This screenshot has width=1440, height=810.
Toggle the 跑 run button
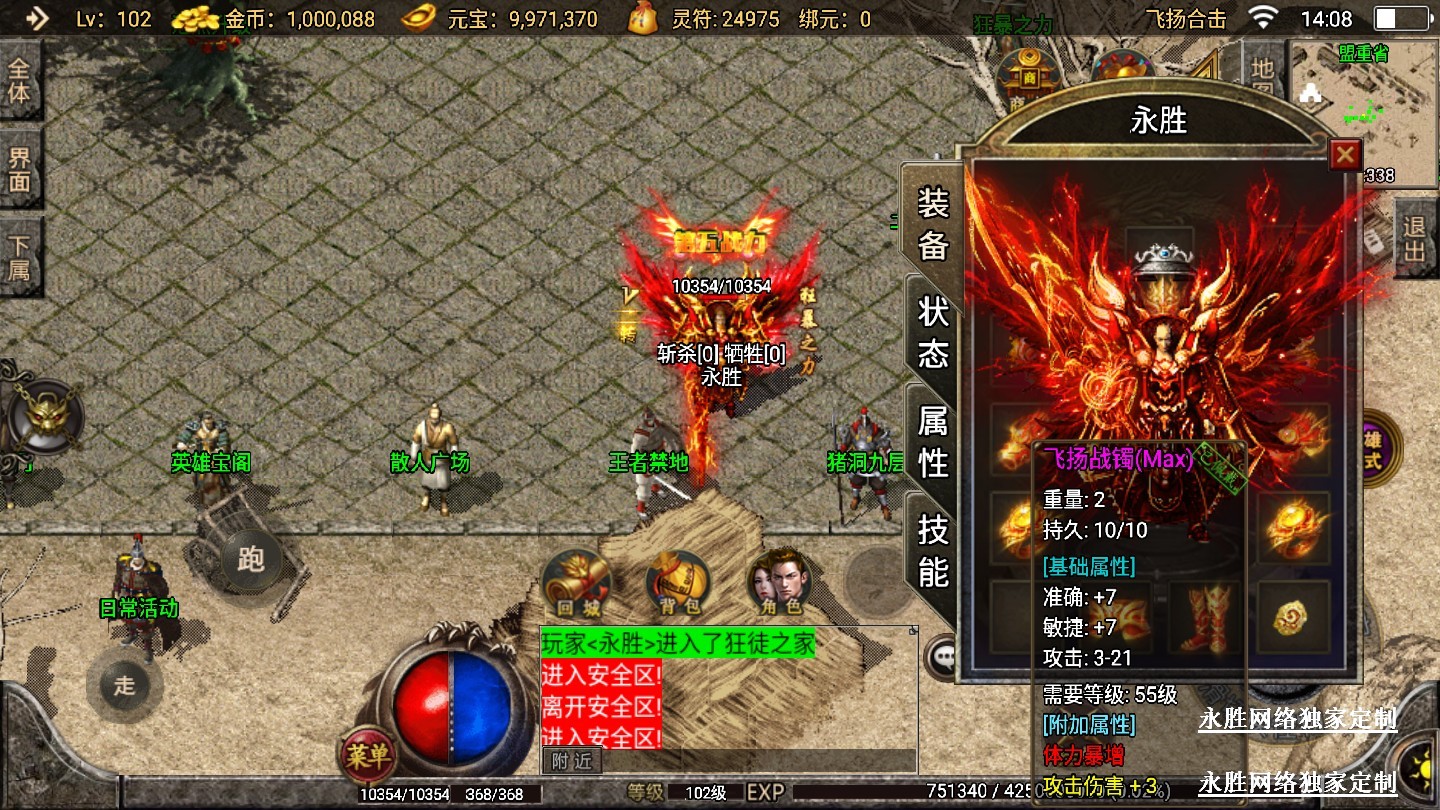point(250,558)
